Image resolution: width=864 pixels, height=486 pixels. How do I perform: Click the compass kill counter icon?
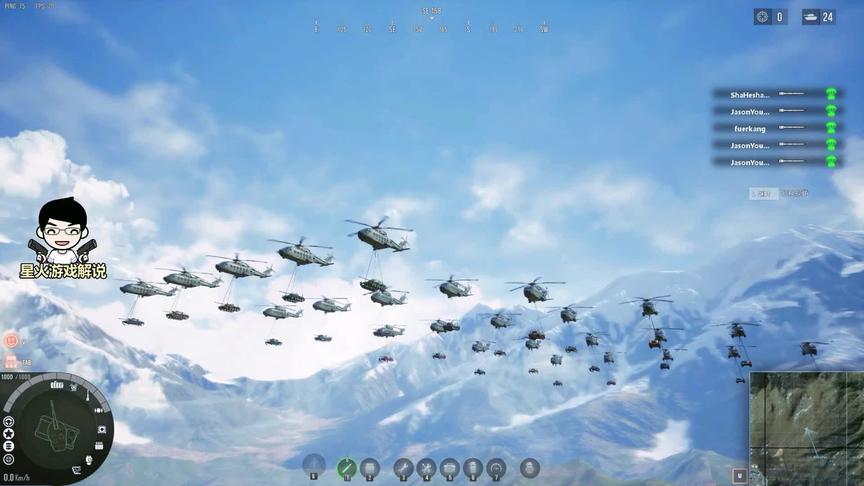(x=763, y=17)
